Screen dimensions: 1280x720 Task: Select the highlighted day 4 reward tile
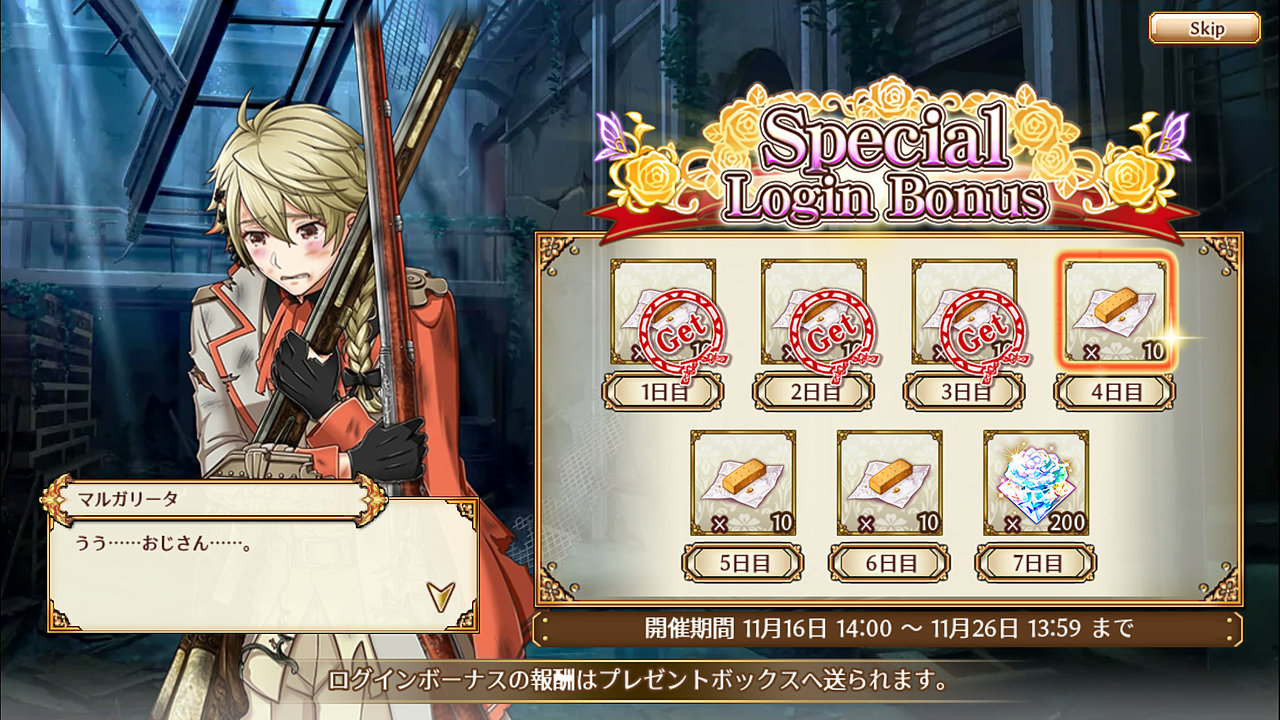[1115, 312]
